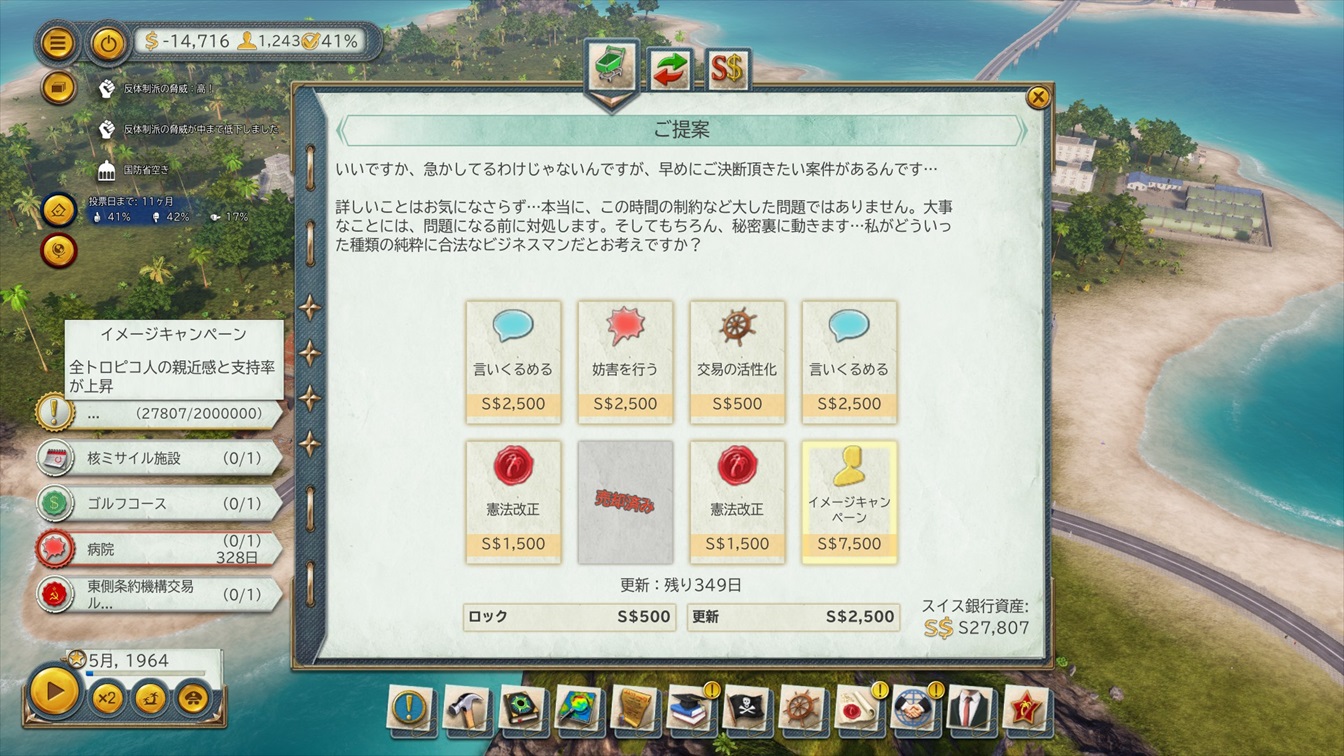Click the play button to resume time
This screenshot has width=1344, height=756.
pos(55,691)
